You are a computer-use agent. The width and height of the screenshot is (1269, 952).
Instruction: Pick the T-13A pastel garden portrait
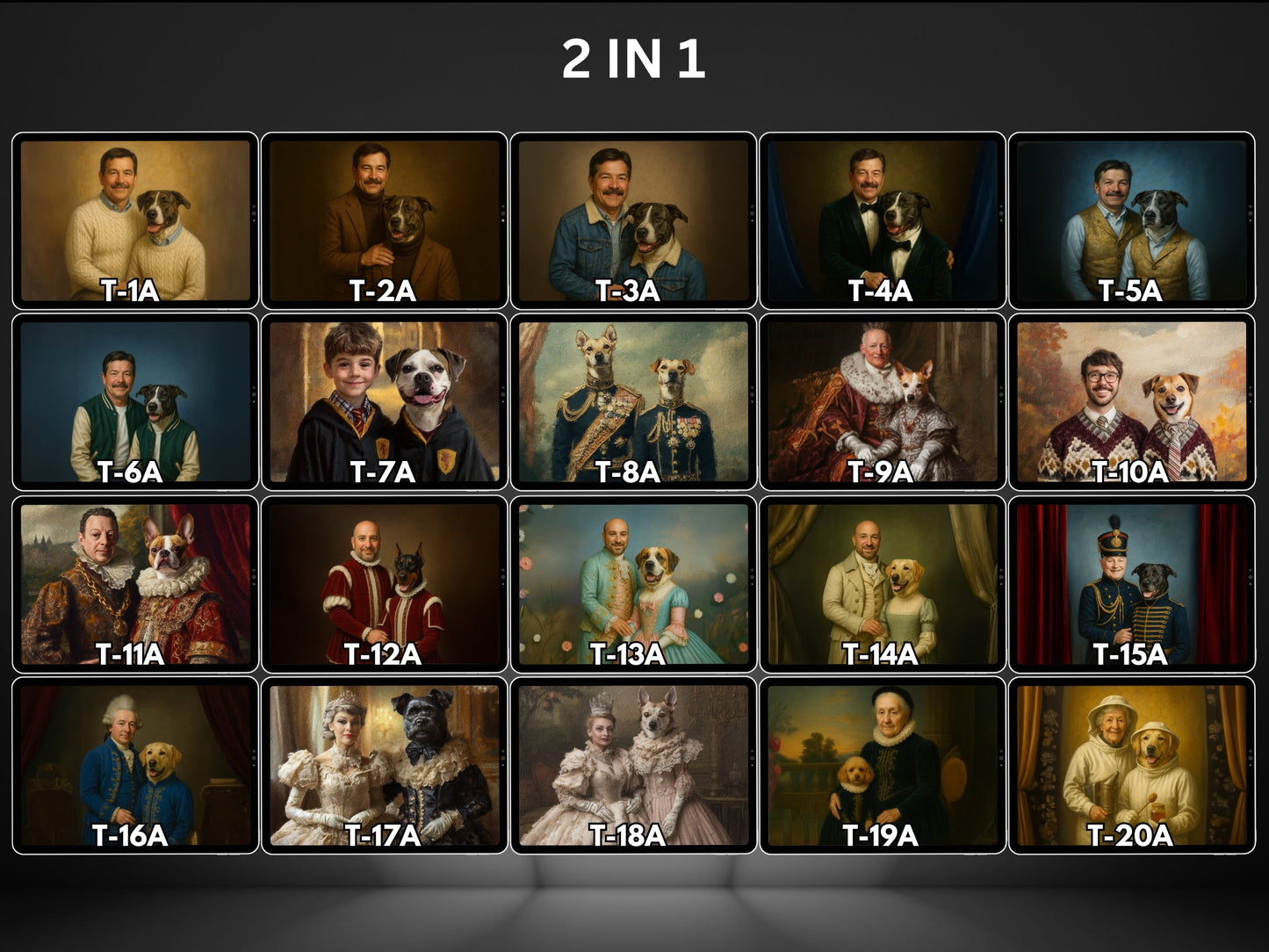pyautogui.click(x=633, y=584)
